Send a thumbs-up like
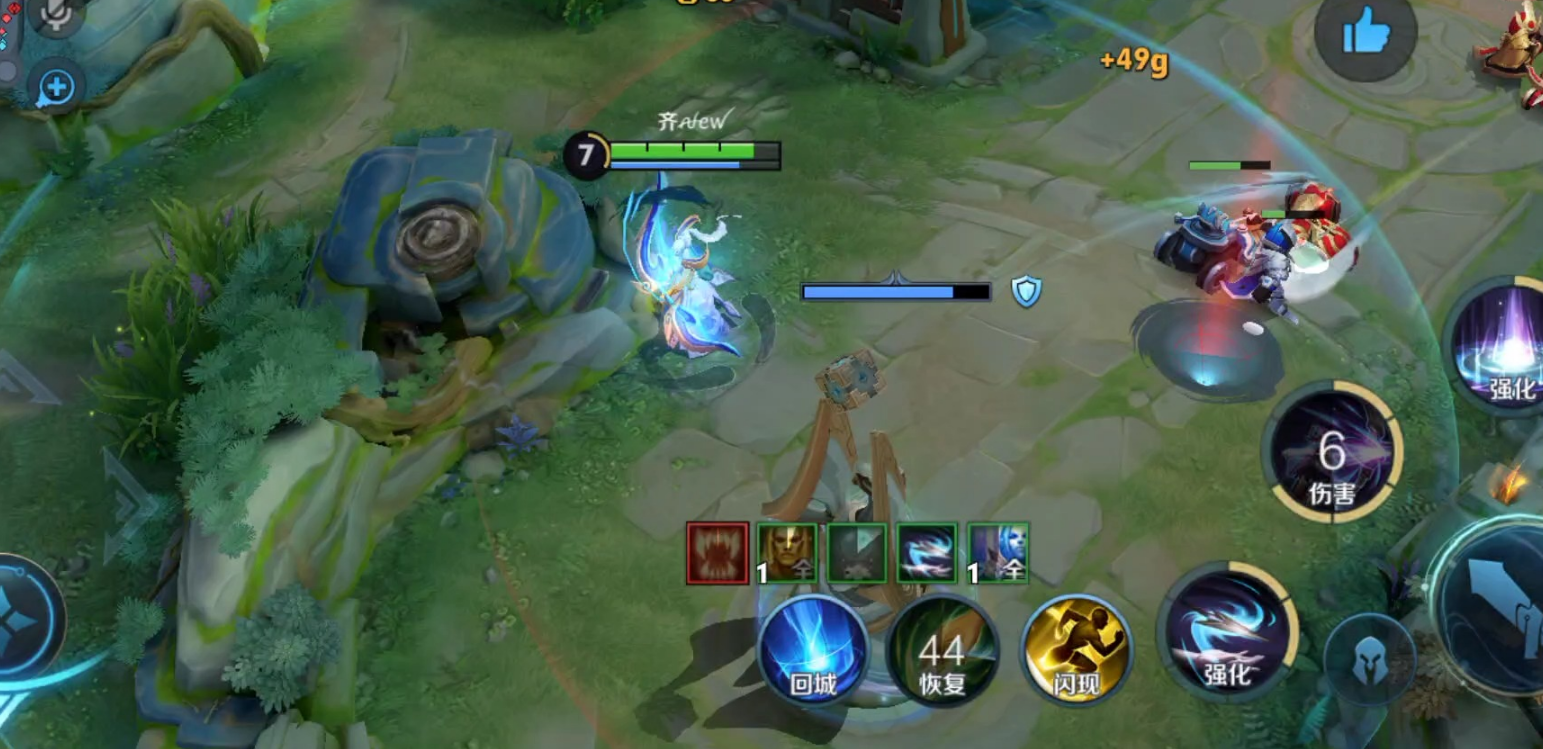 (1364, 36)
